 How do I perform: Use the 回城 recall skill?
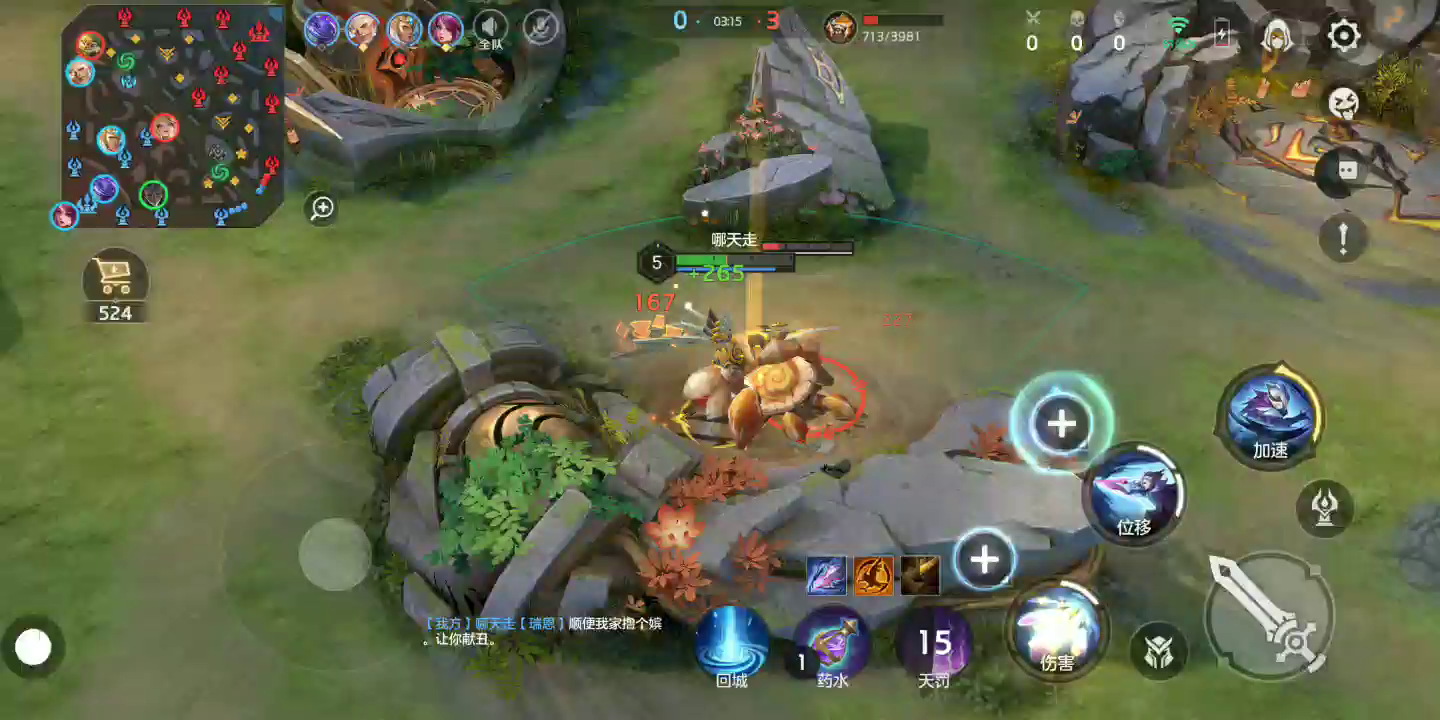point(732,643)
